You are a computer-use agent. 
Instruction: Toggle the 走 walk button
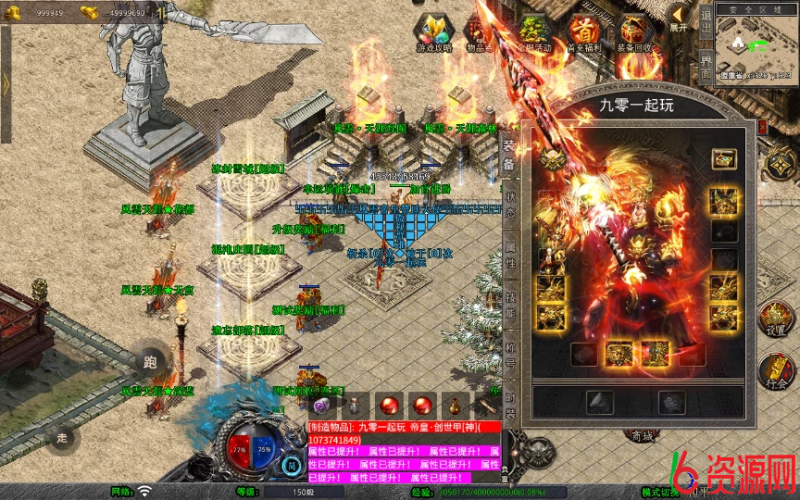[62, 437]
